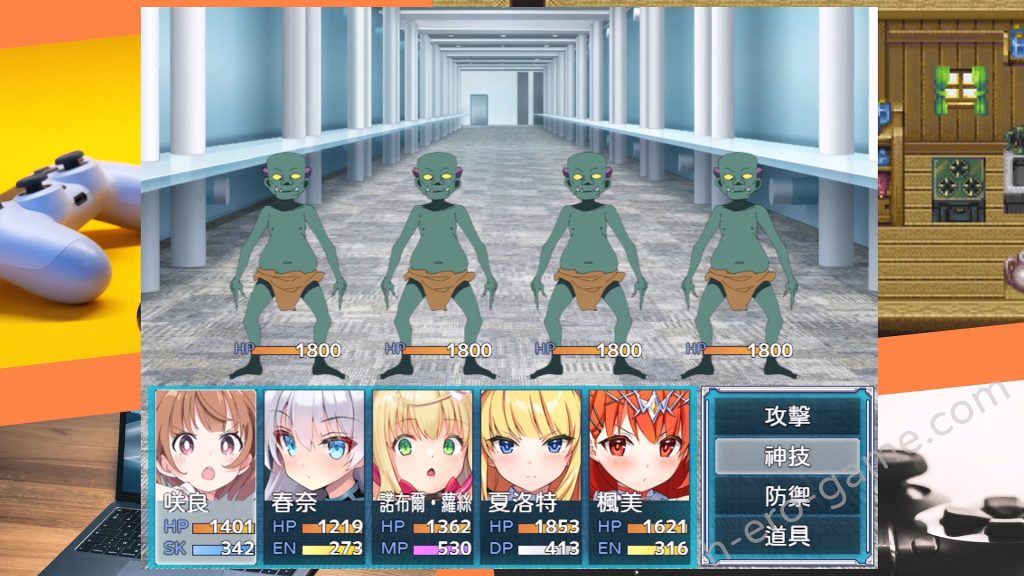
Task: Select the 神技 skill command
Action: tap(786, 456)
